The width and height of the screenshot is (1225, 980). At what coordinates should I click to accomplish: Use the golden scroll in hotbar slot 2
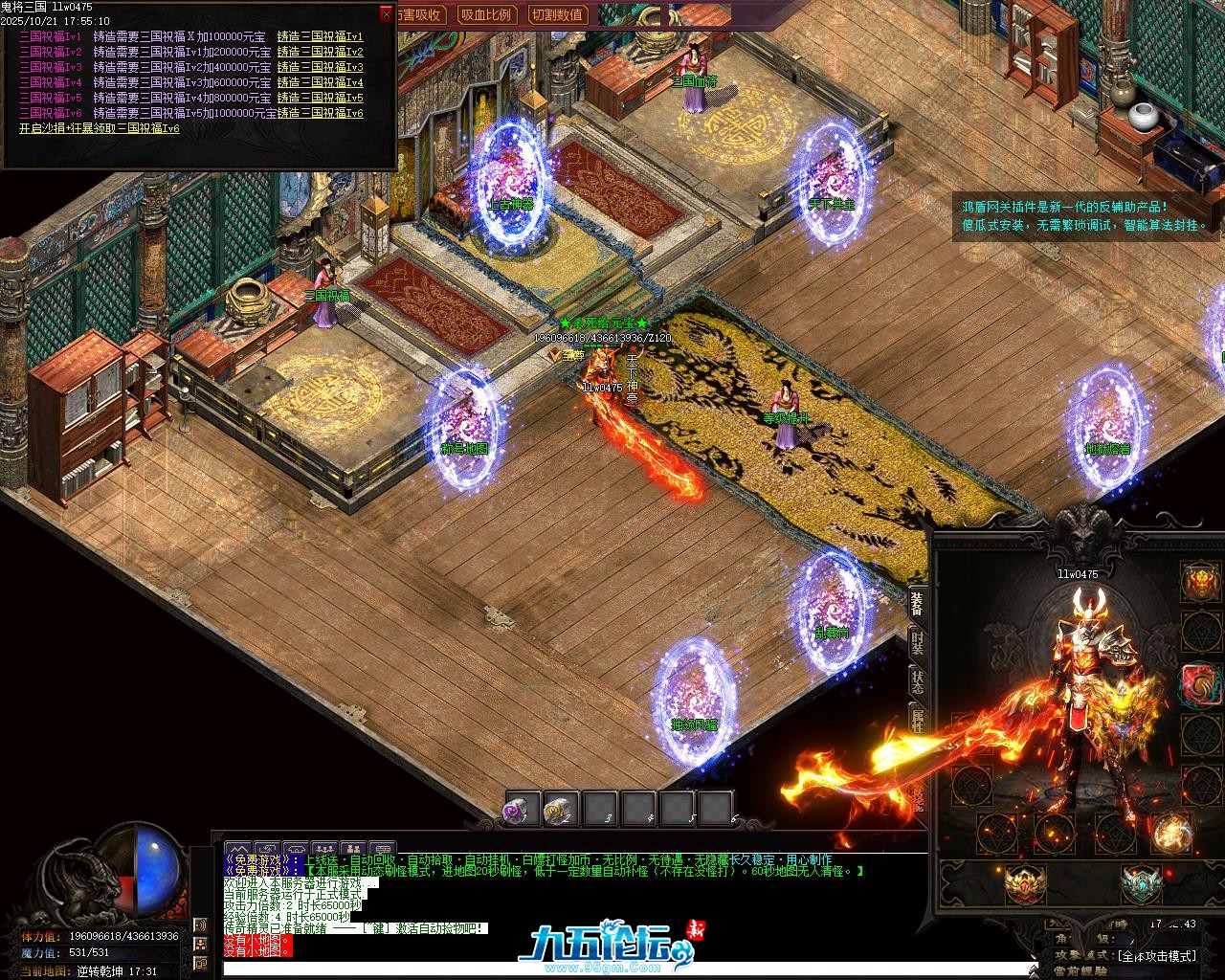tap(561, 810)
